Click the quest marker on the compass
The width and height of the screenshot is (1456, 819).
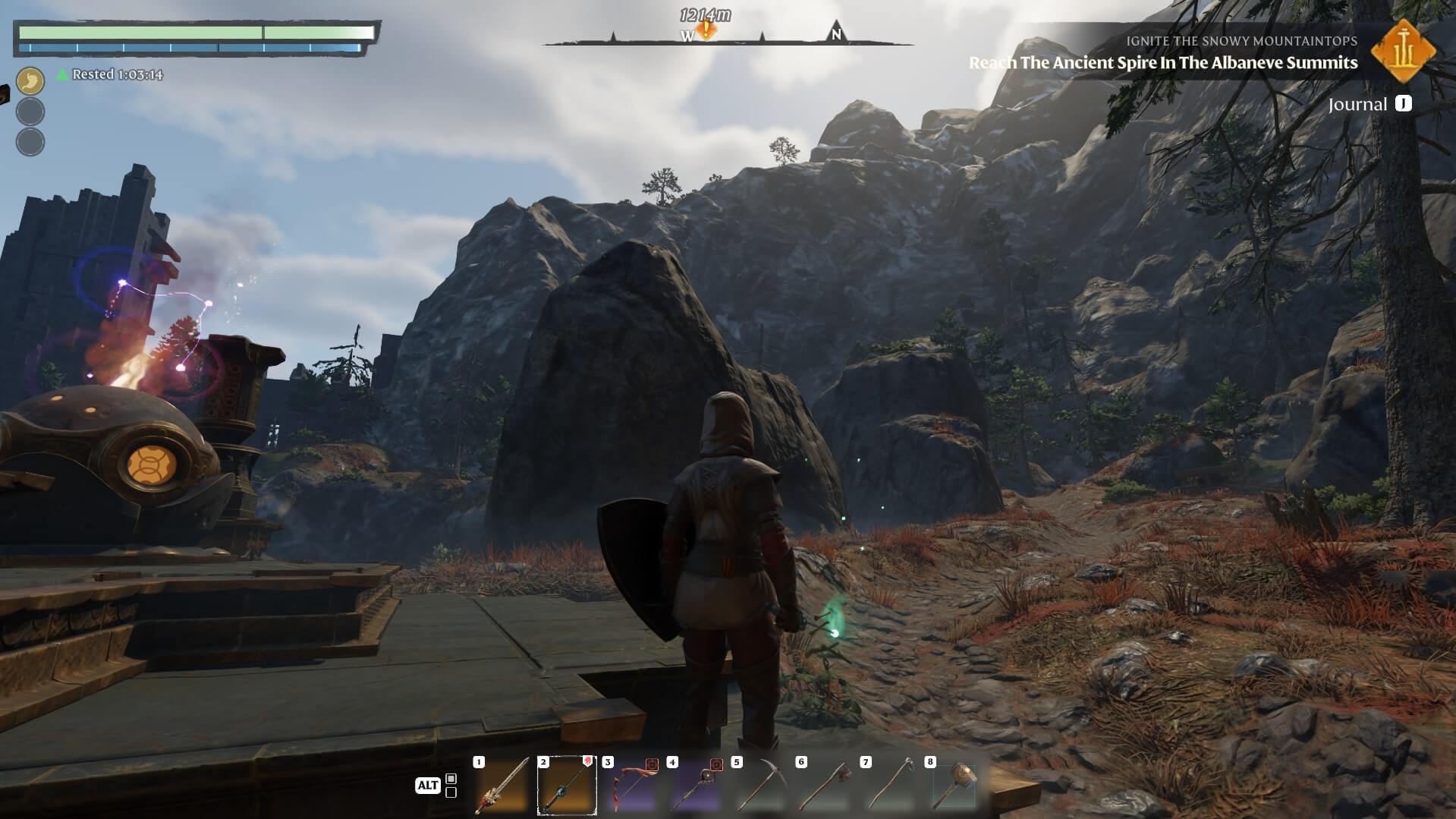pyautogui.click(x=707, y=30)
